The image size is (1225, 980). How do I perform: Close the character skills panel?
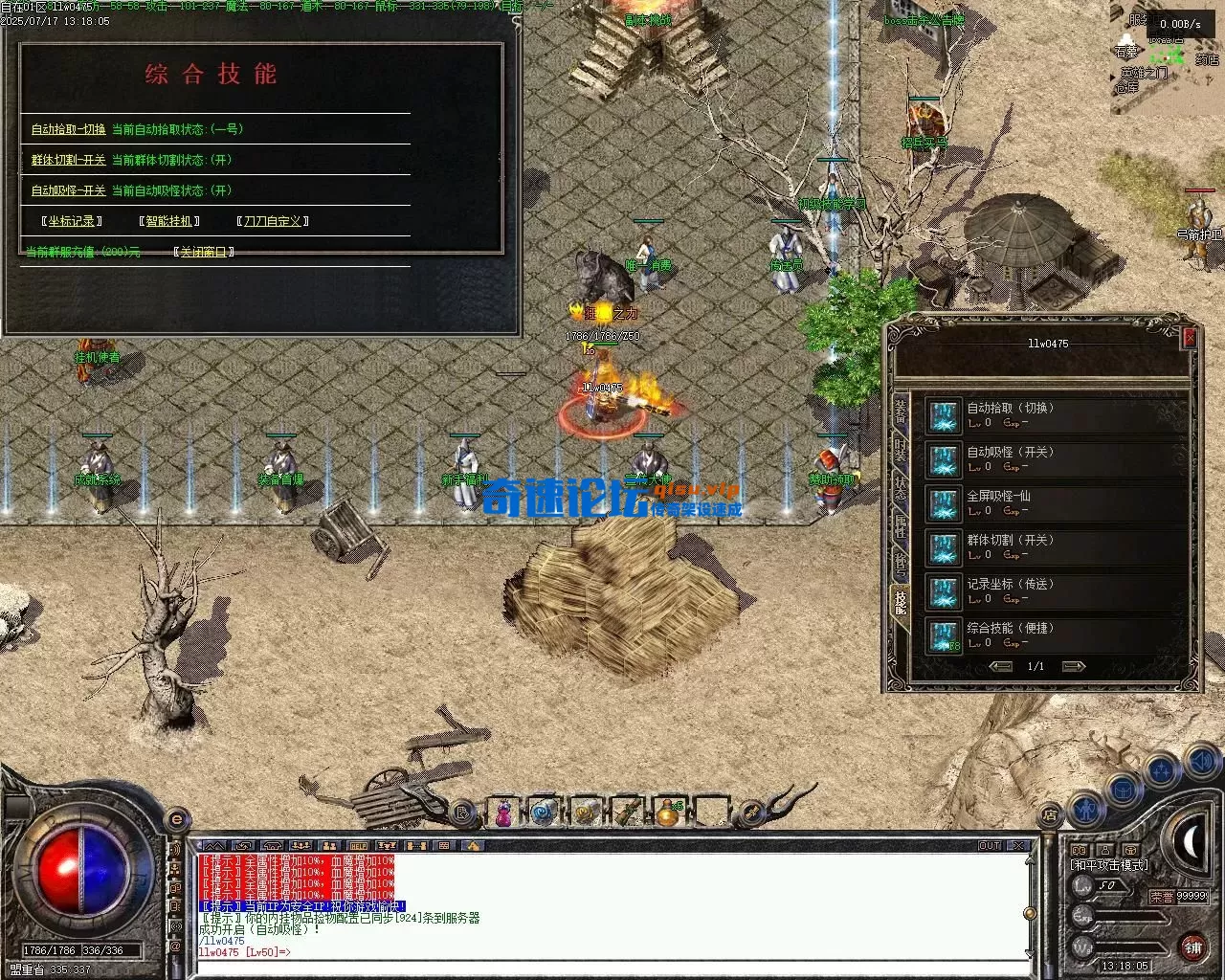[x=1190, y=337]
